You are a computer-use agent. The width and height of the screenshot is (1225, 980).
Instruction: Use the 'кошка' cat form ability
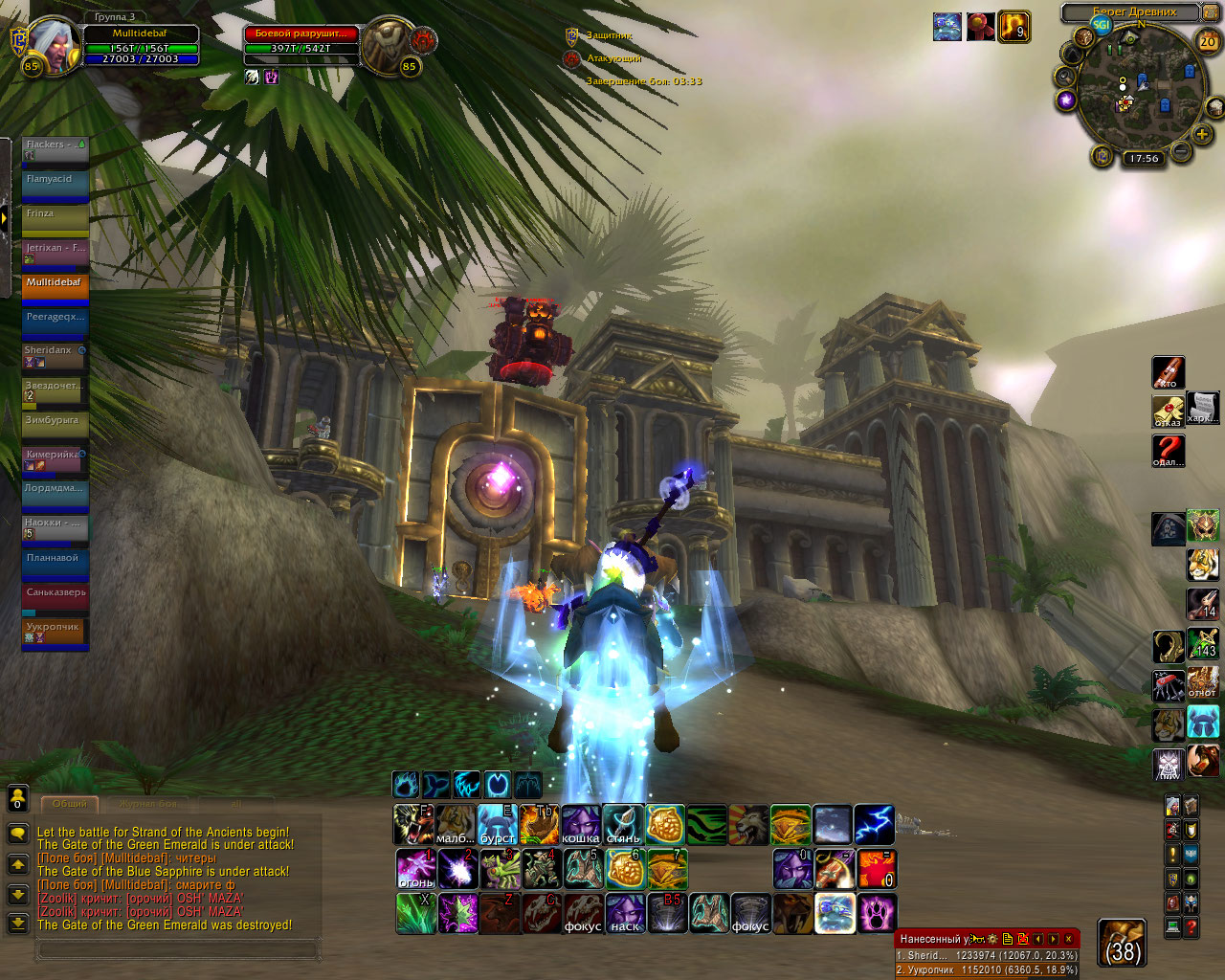[x=581, y=824]
